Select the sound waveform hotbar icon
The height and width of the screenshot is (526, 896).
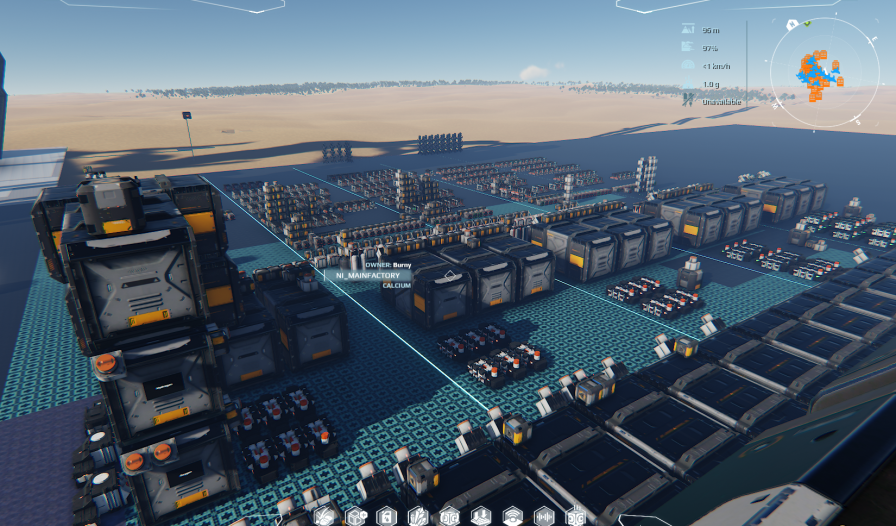pos(545,516)
